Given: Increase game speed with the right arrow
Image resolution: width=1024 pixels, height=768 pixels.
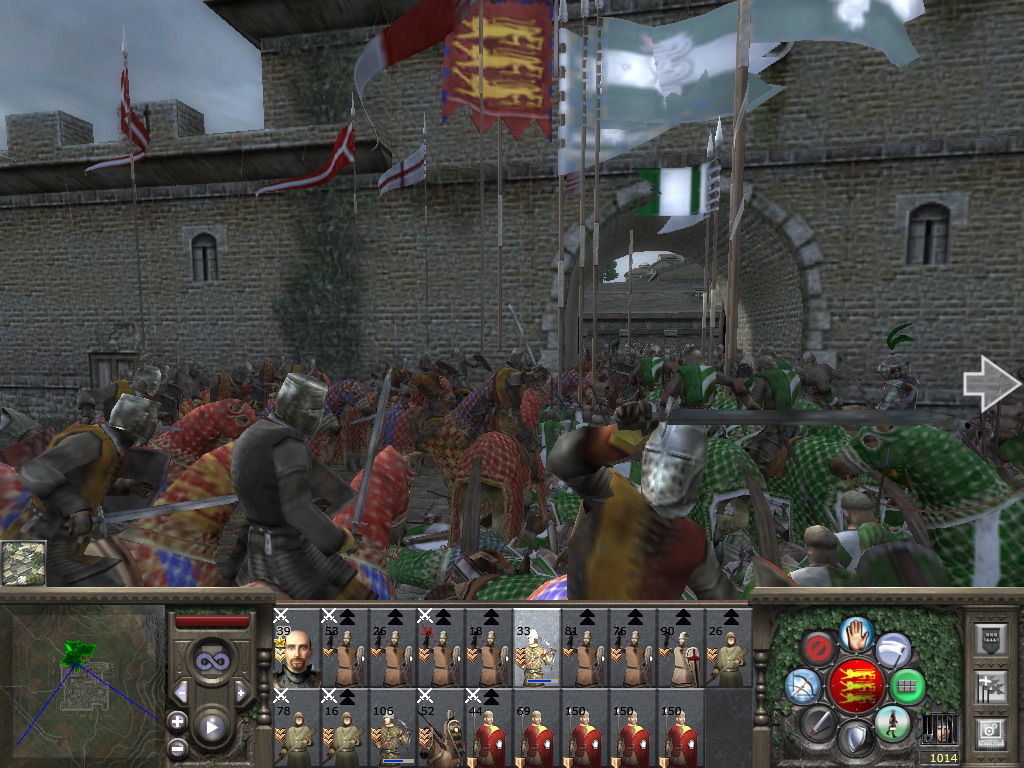Looking at the screenshot, I should click(241, 692).
